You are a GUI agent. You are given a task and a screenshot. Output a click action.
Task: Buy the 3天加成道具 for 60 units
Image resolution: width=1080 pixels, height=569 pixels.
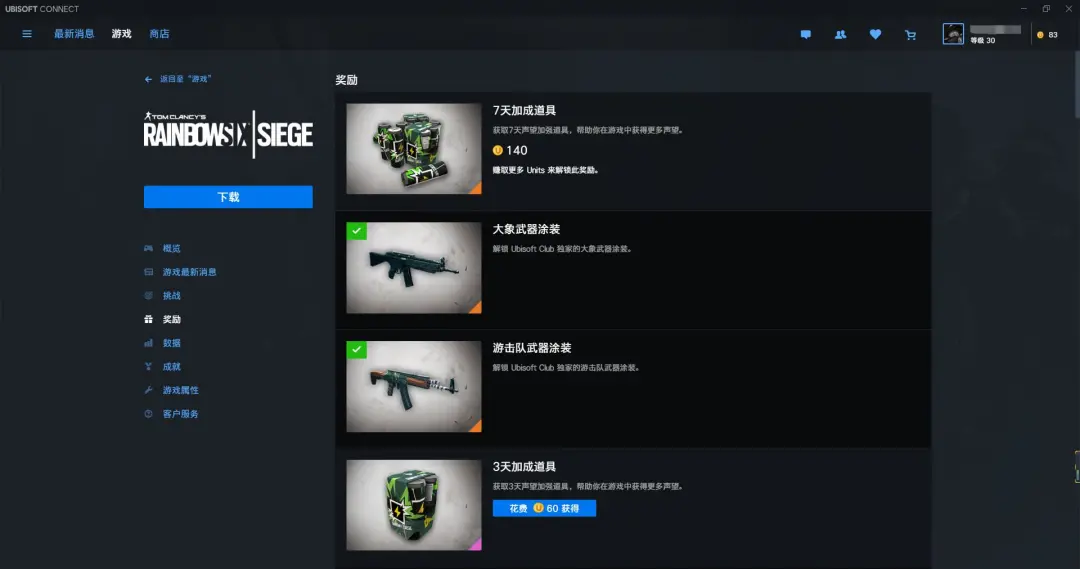544,508
